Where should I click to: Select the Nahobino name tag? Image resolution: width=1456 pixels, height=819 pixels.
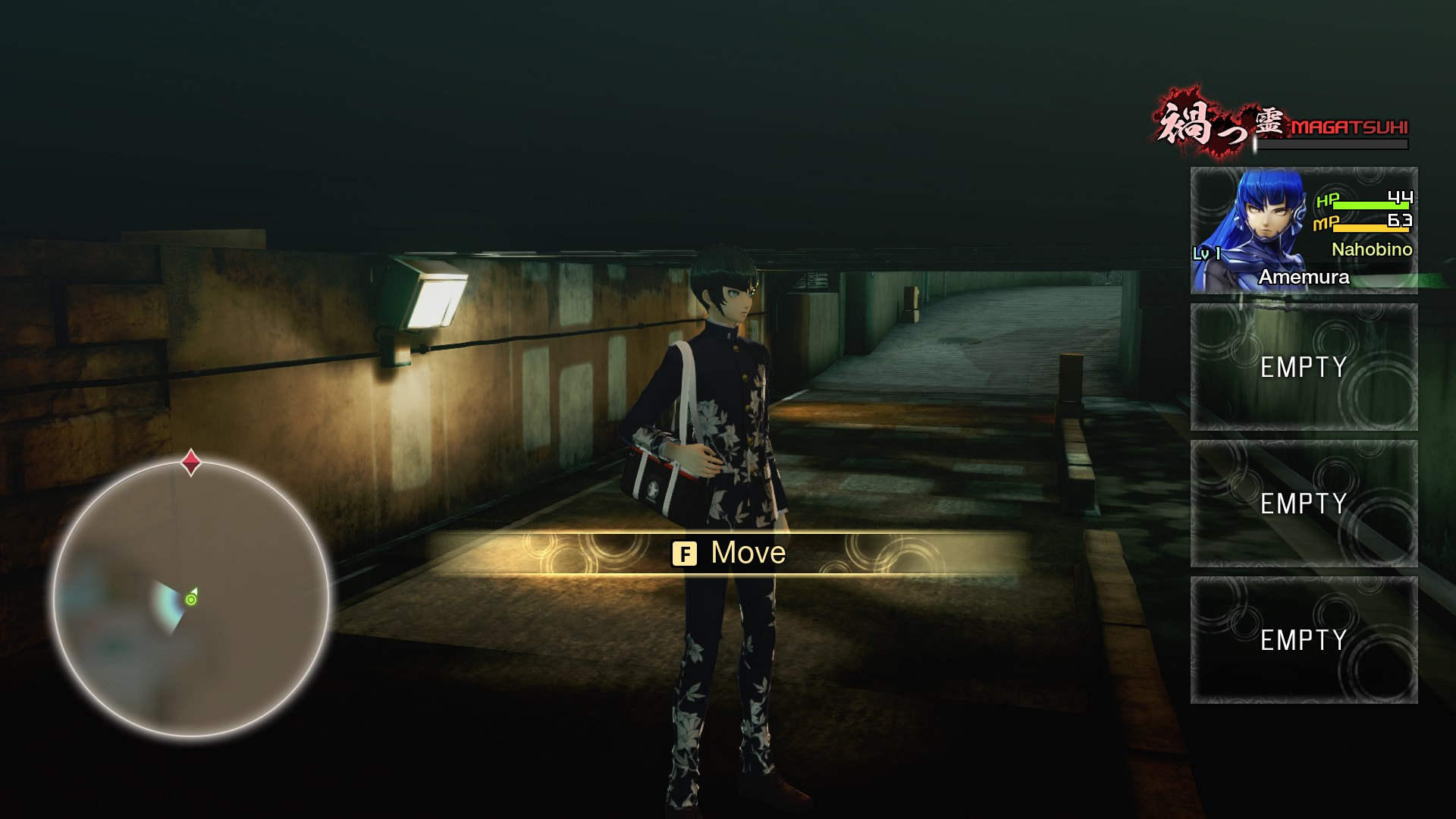pyautogui.click(x=1374, y=250)
